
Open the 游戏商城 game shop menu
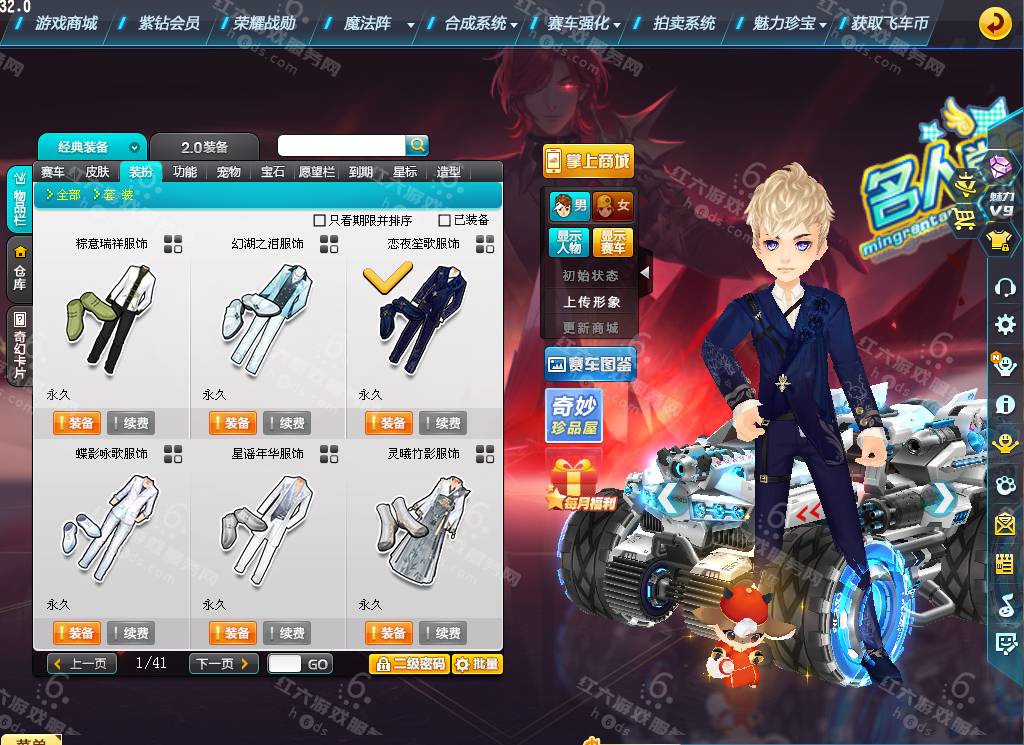pos(66,23)
